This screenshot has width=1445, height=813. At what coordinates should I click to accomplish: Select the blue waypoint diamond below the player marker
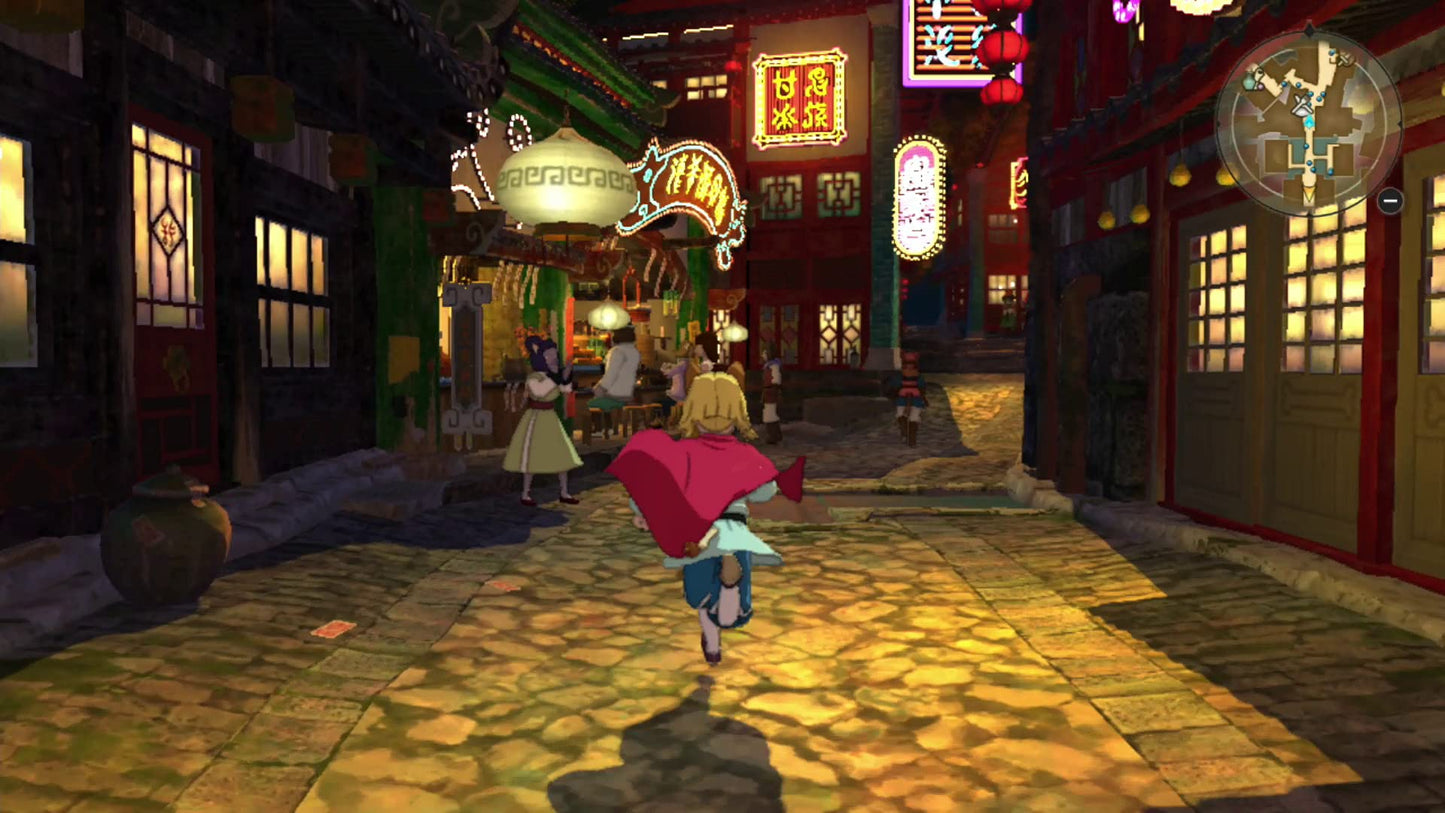click(x=1309, y=121)
